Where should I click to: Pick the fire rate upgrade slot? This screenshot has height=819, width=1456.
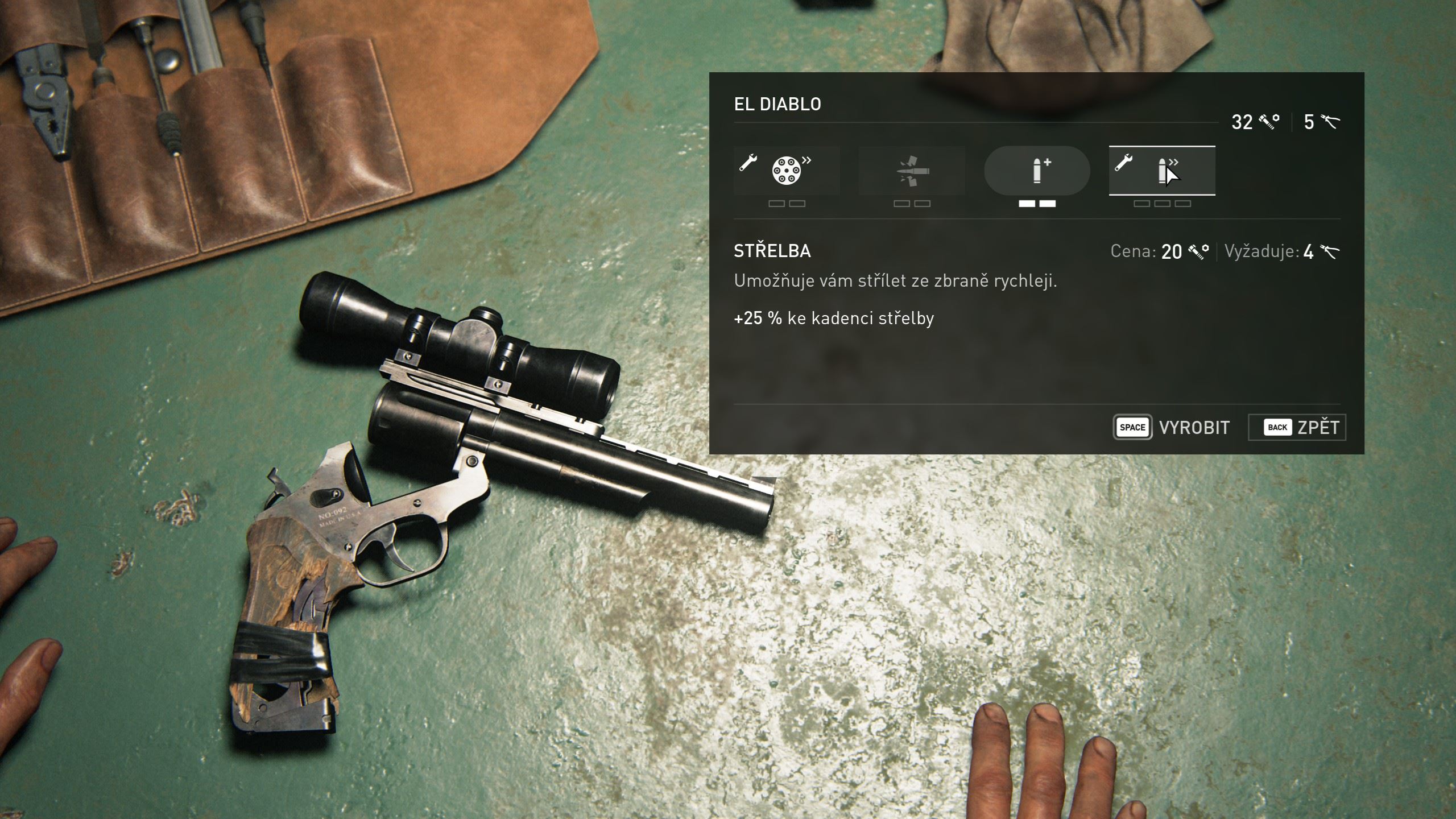(1162, 171)
